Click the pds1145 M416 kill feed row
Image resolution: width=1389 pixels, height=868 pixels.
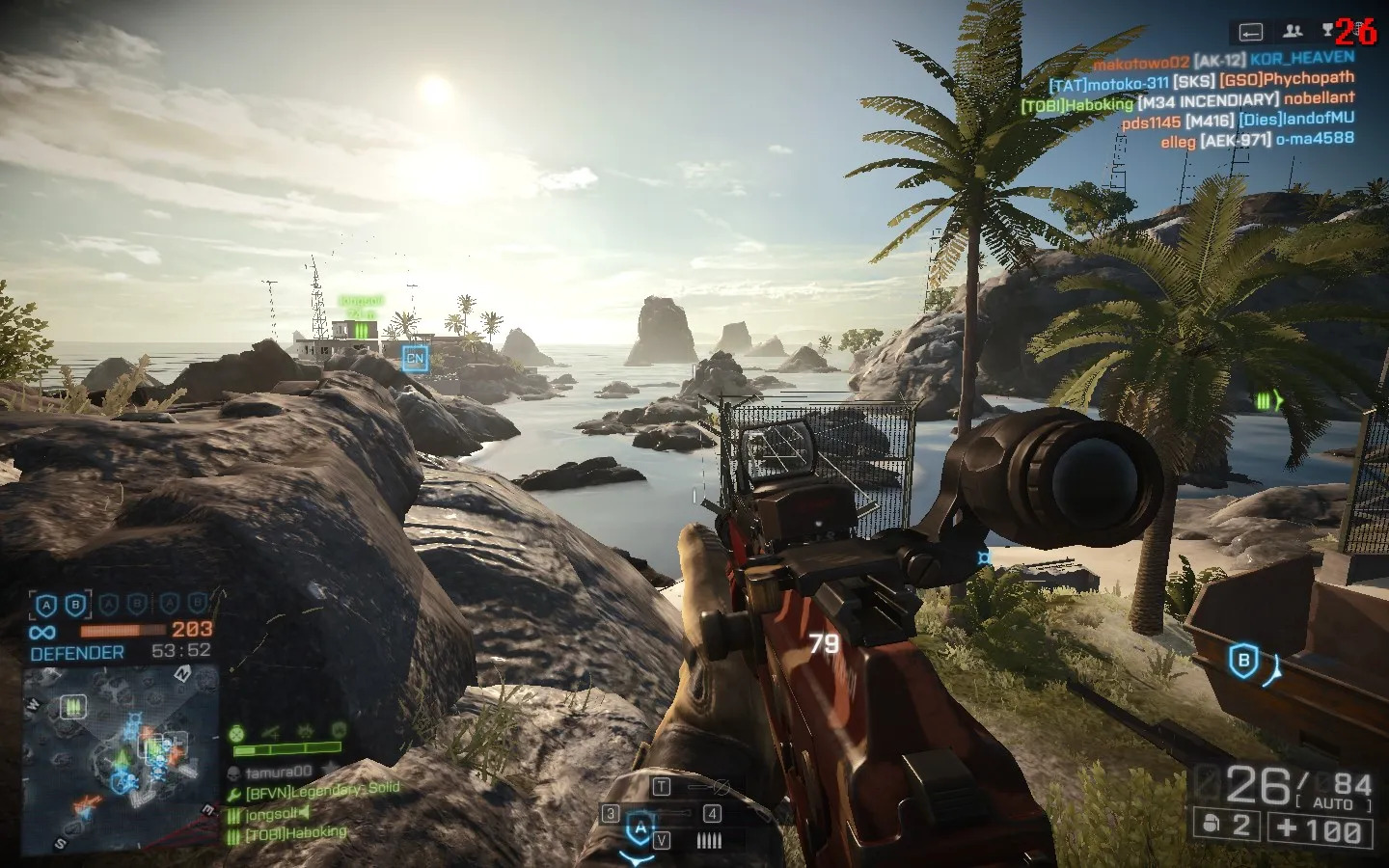tap(1238, 121)
